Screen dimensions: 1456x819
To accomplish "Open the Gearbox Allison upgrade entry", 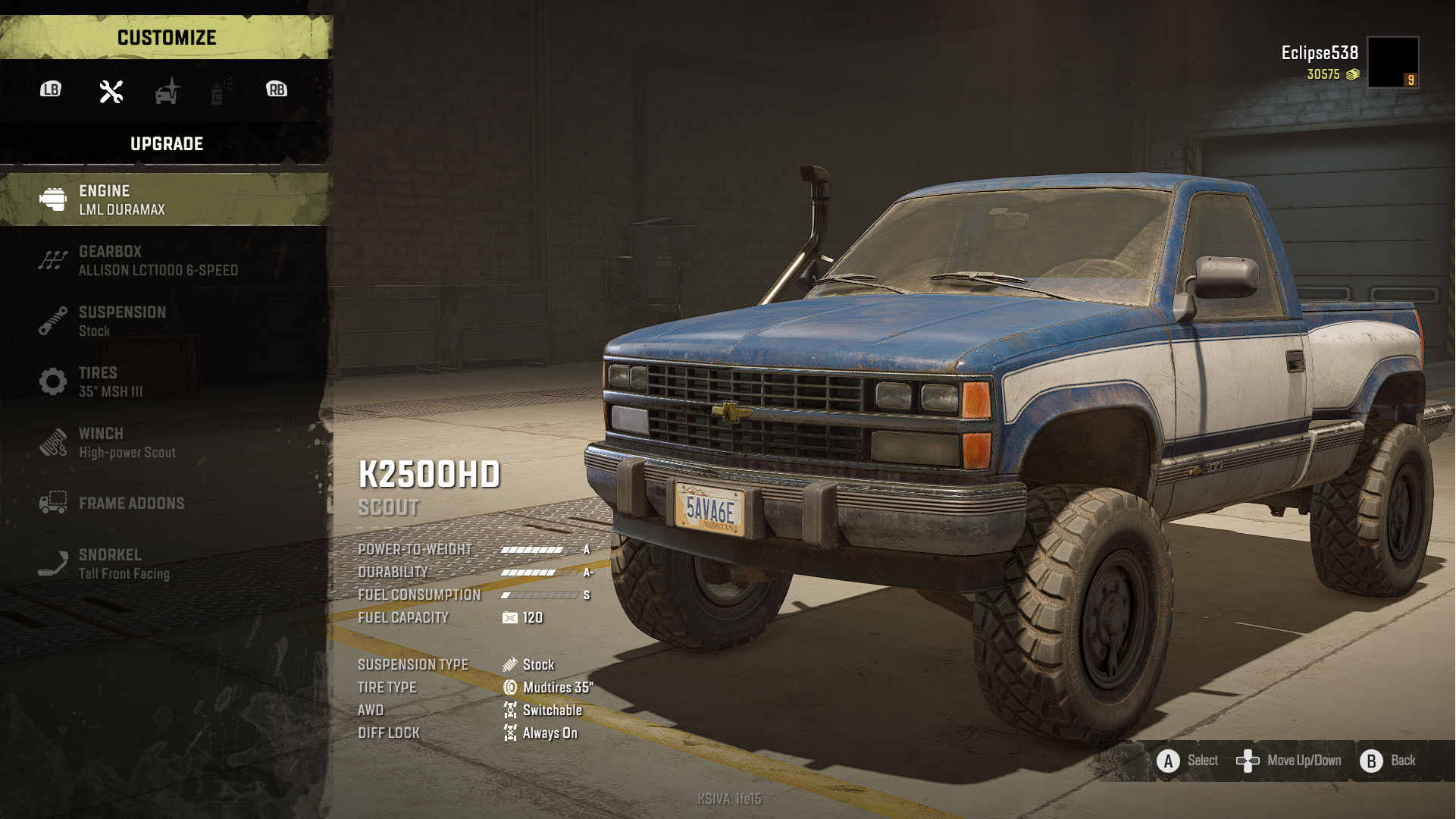I will 165,261.
